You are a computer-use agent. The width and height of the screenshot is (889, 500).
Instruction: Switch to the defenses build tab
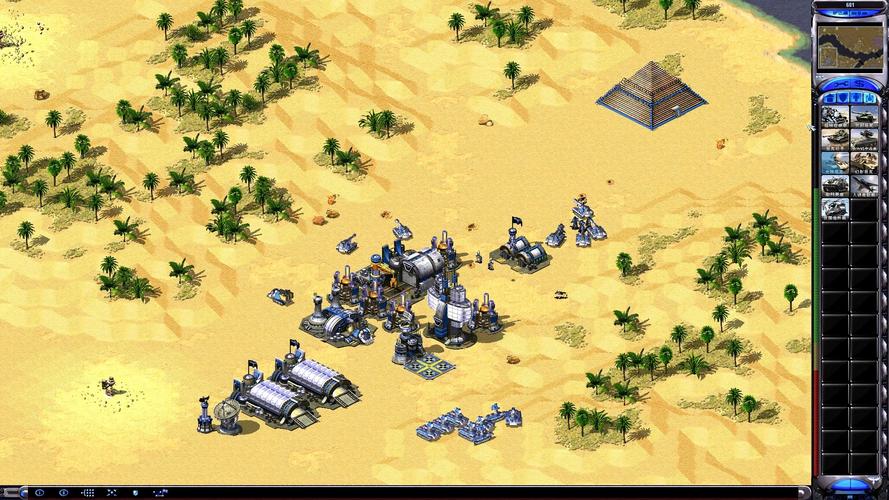point(842,98)
